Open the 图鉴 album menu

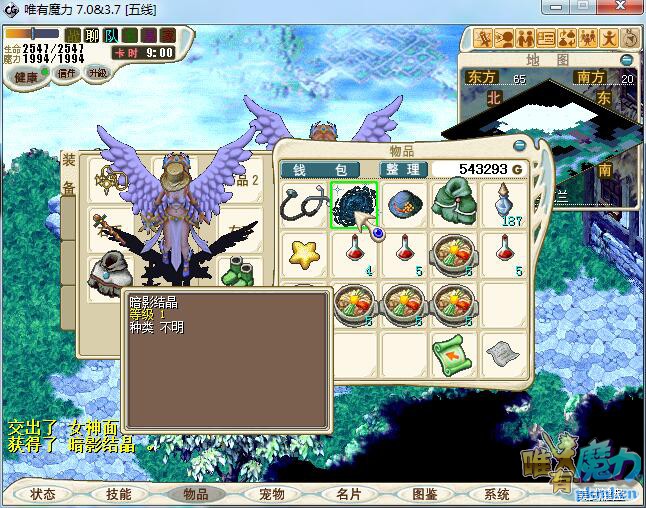(x=424, y=494)
